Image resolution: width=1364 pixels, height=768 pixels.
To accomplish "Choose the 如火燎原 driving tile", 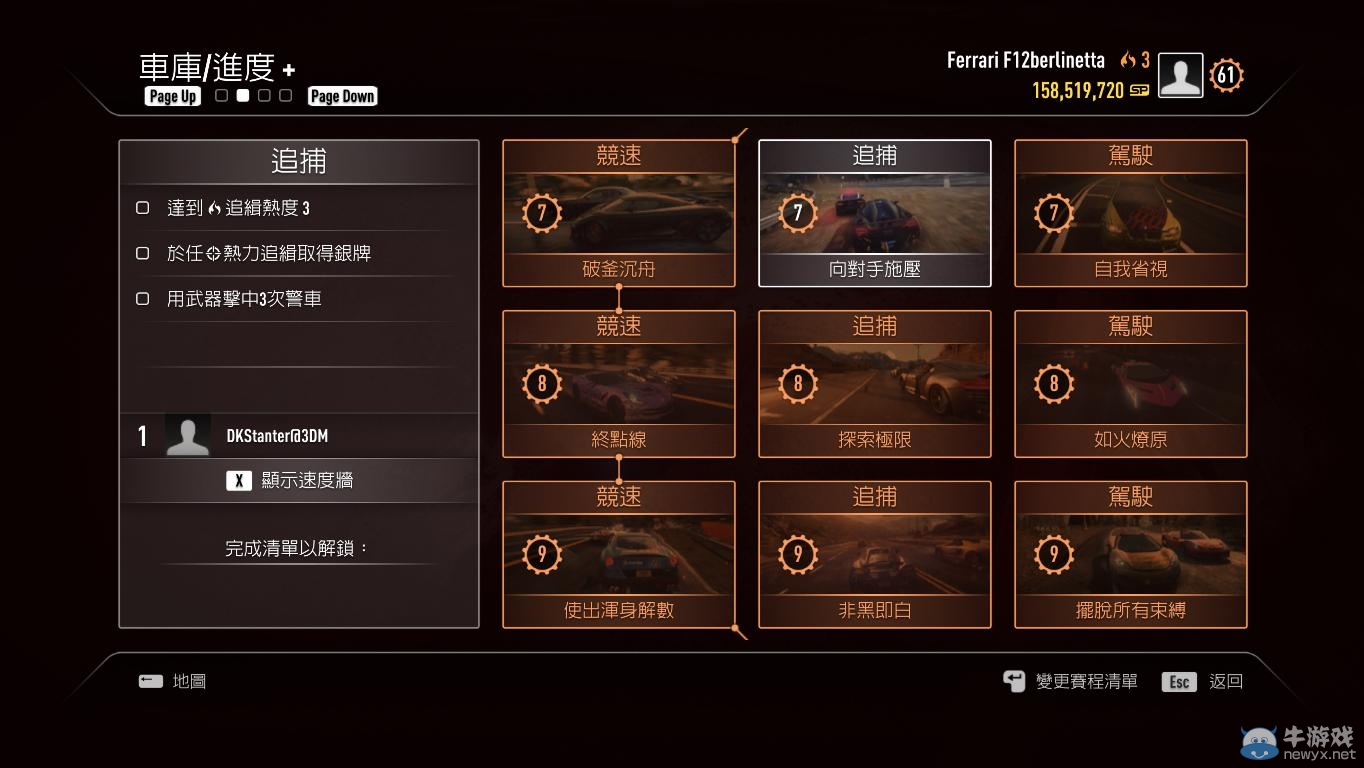I will pyautogui.click(x=1130, y=384).
